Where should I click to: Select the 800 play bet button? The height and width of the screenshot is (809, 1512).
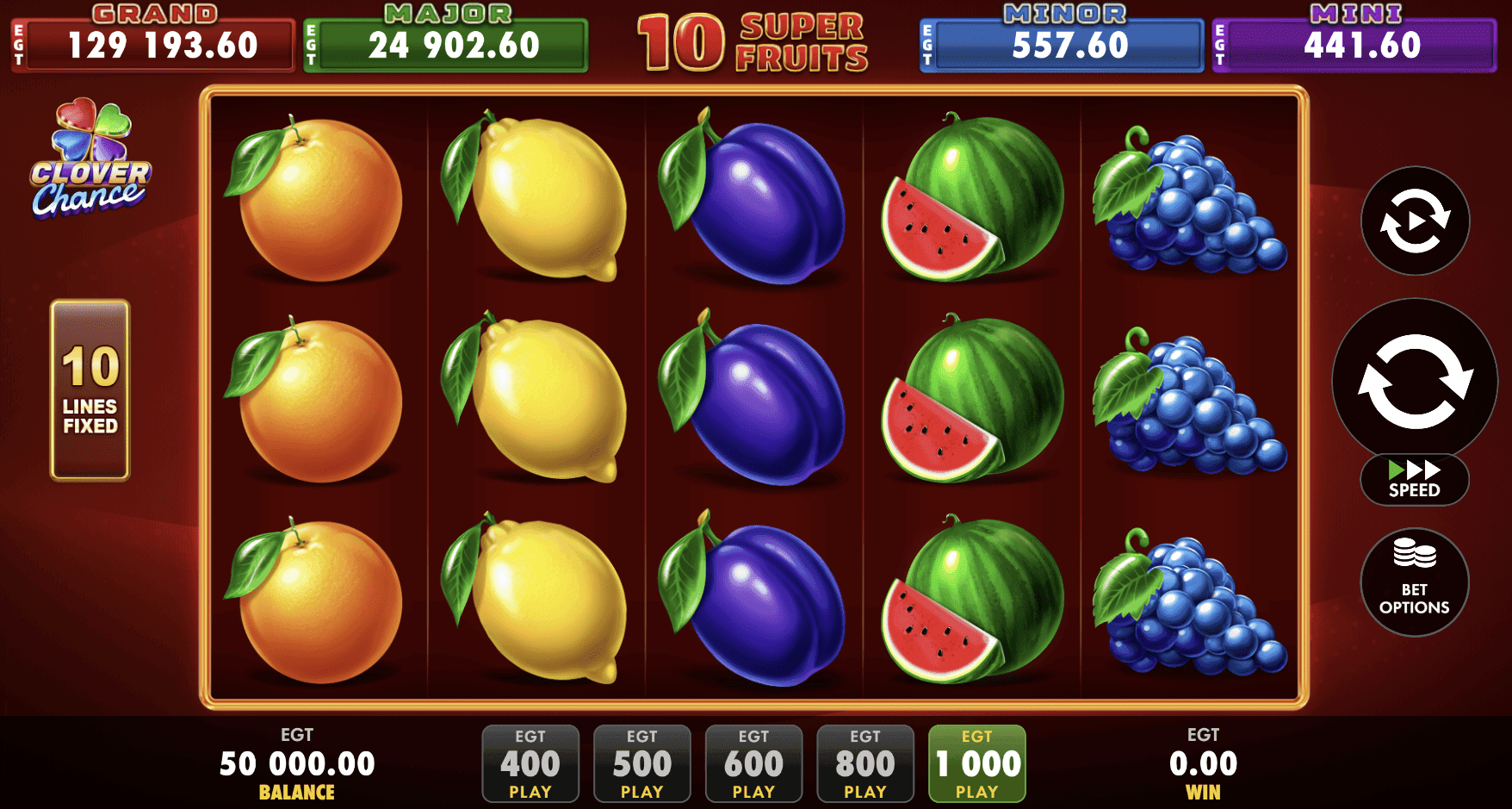[x=864, y=764]
